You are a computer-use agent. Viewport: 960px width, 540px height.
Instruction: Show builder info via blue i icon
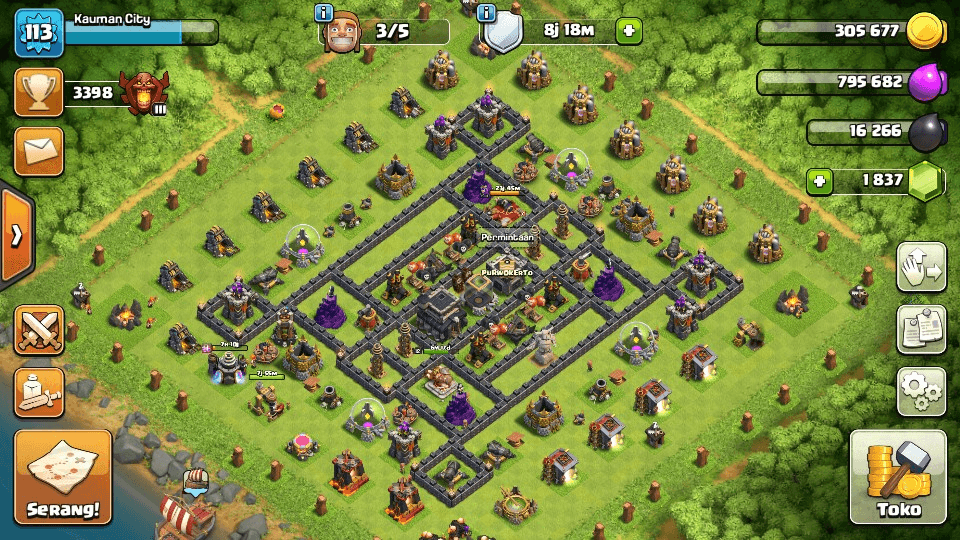323,13
